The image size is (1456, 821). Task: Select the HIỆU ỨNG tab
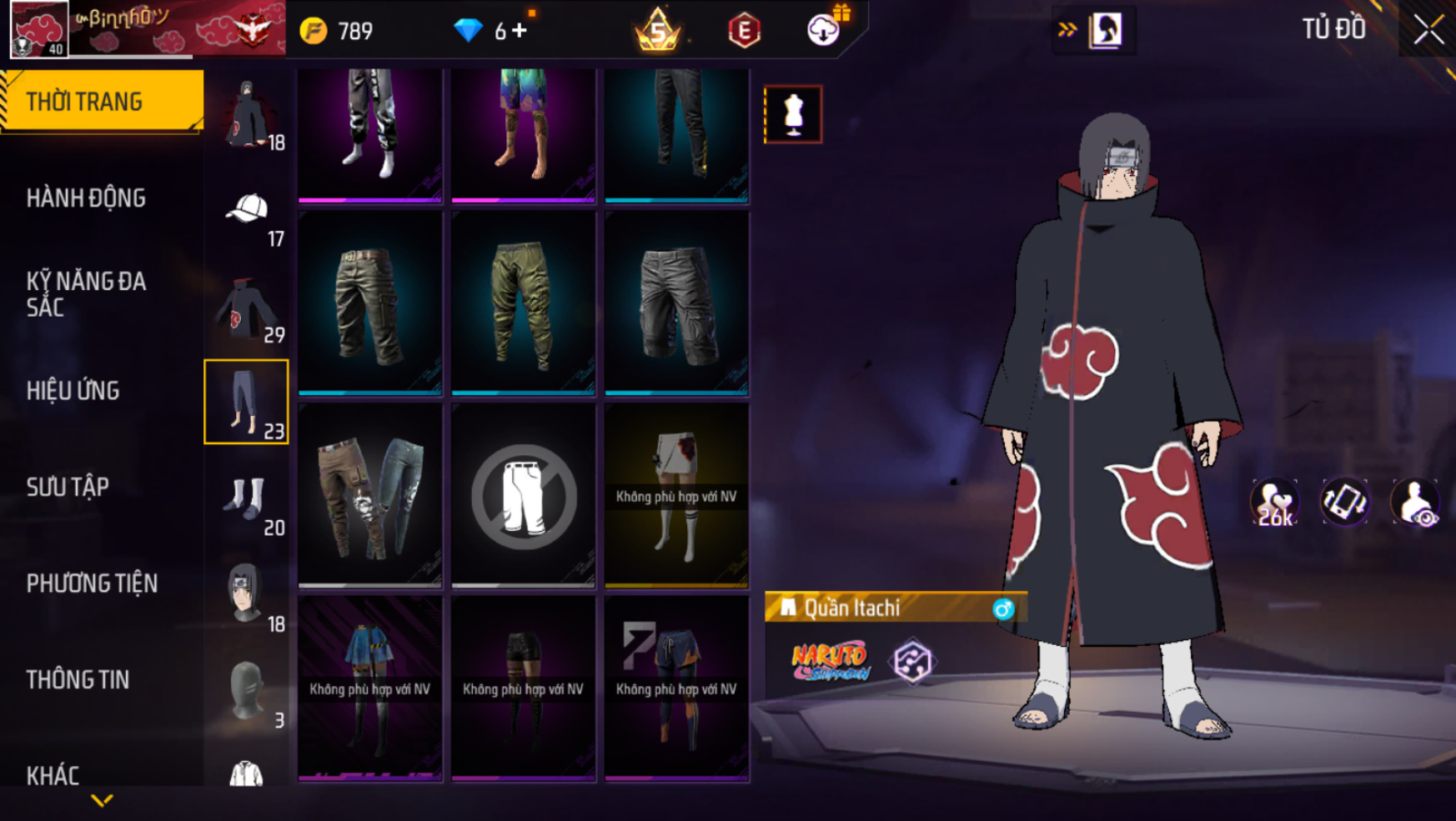click(x=73, y=391)
